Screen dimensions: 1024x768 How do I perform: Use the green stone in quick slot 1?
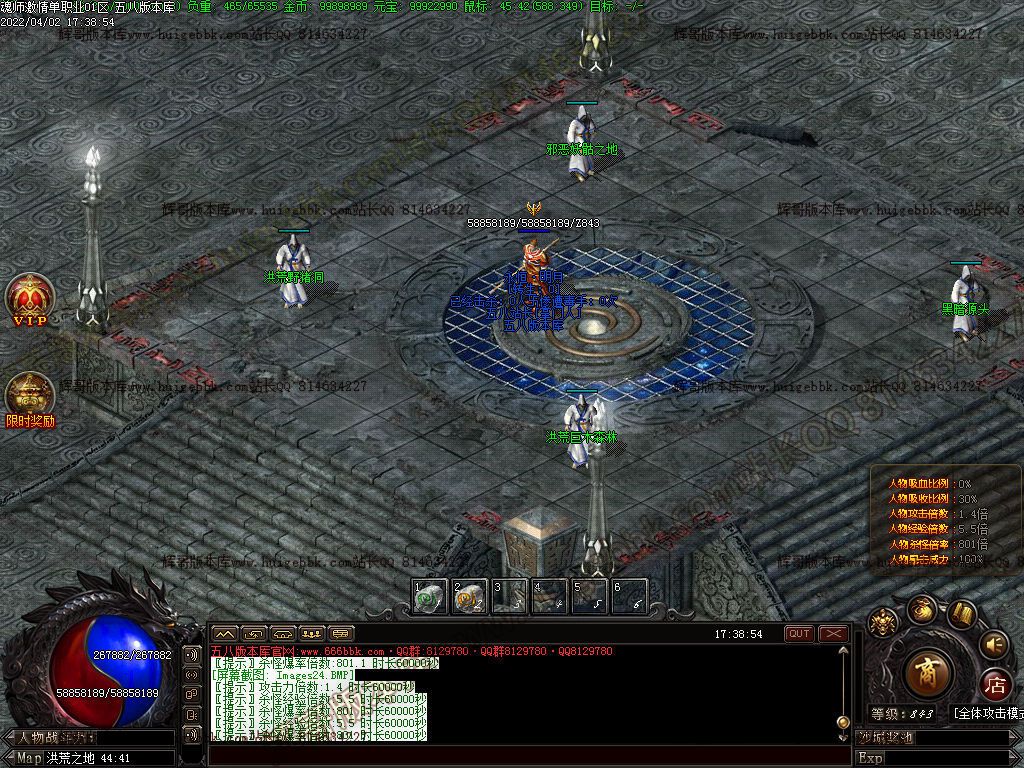click(x=429, y=596)
